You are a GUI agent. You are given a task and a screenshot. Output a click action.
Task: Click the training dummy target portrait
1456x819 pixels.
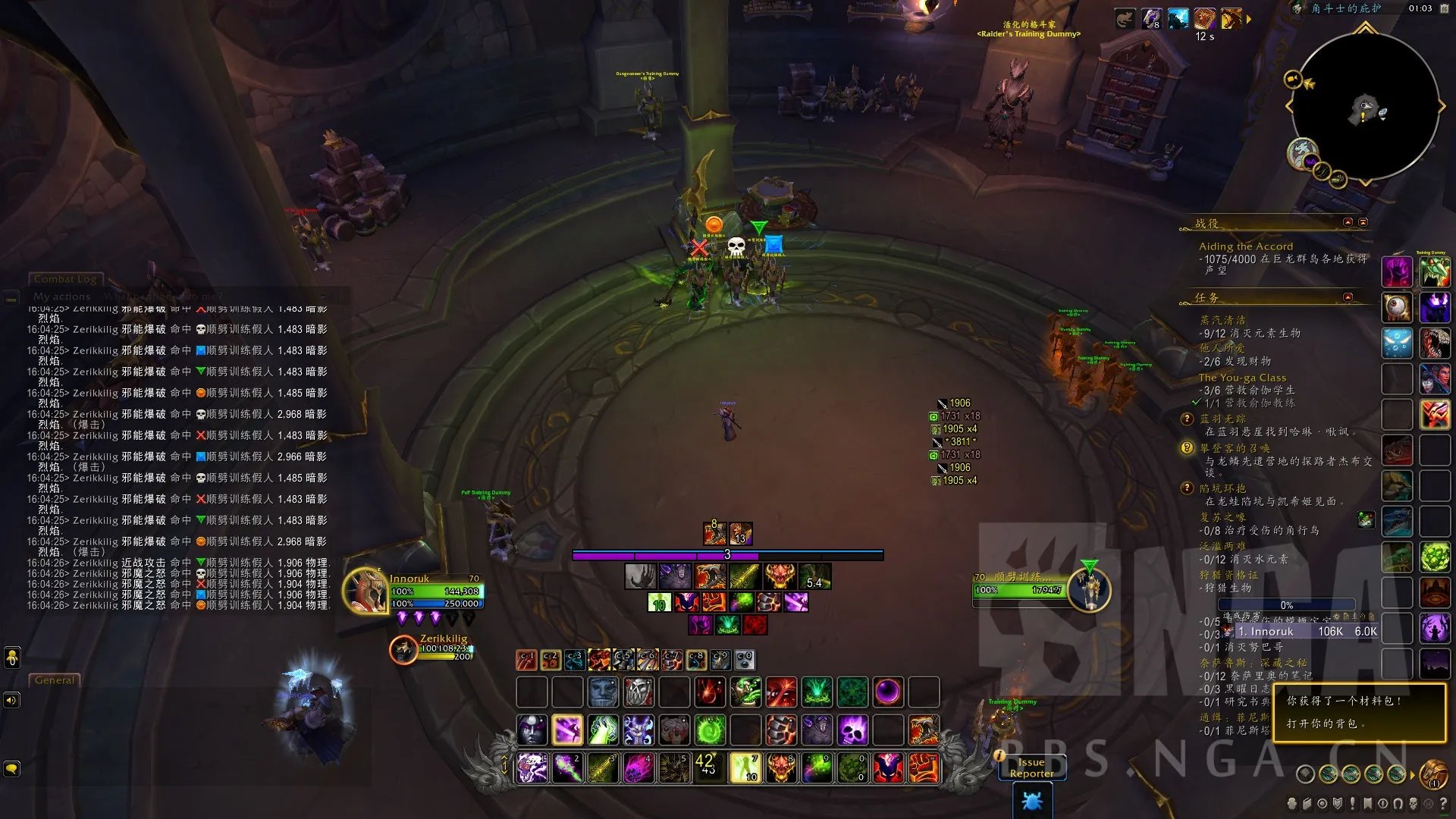(1090, 590)
